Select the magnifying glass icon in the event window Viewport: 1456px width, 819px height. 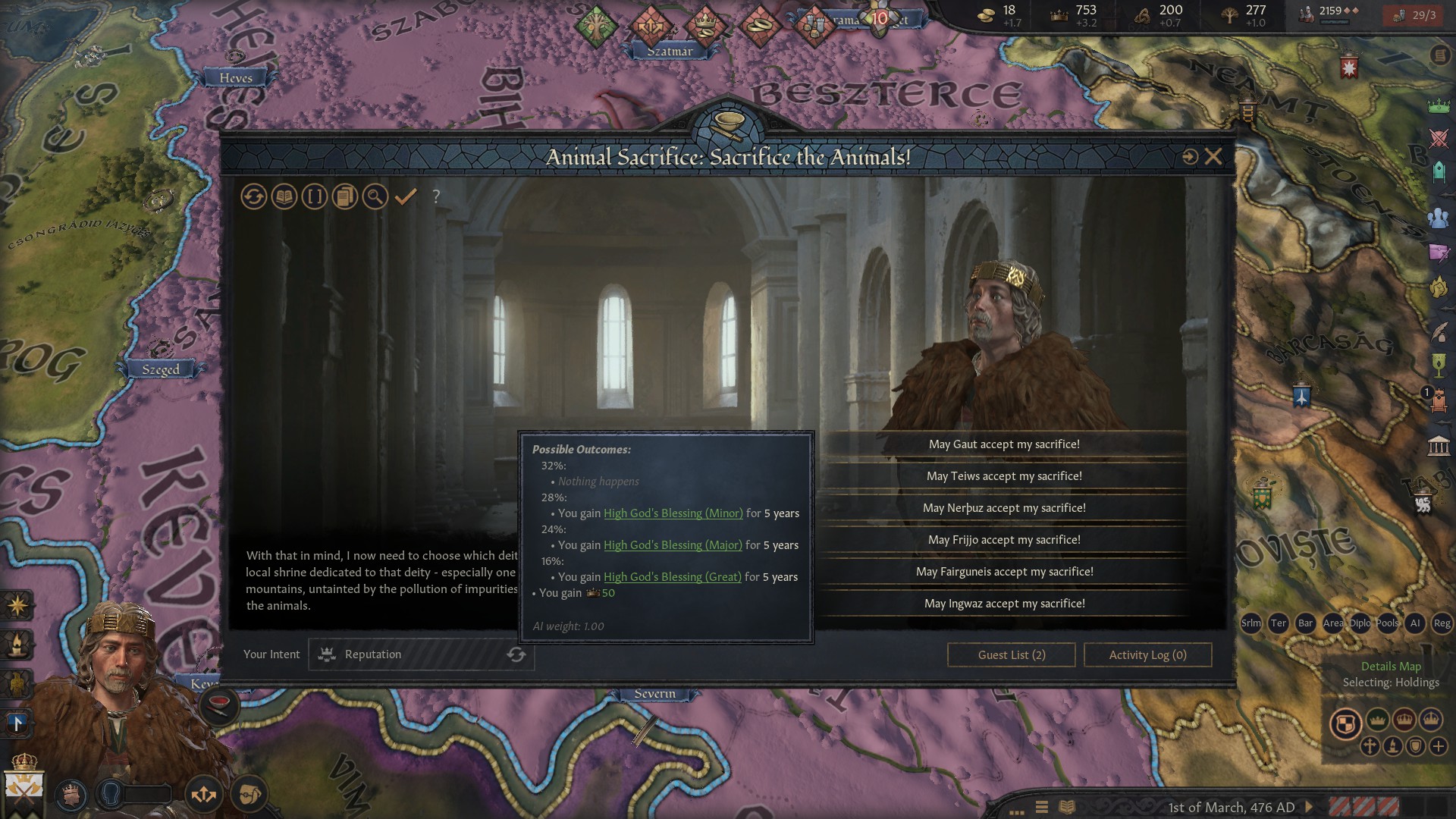click(x=375, y=197)
